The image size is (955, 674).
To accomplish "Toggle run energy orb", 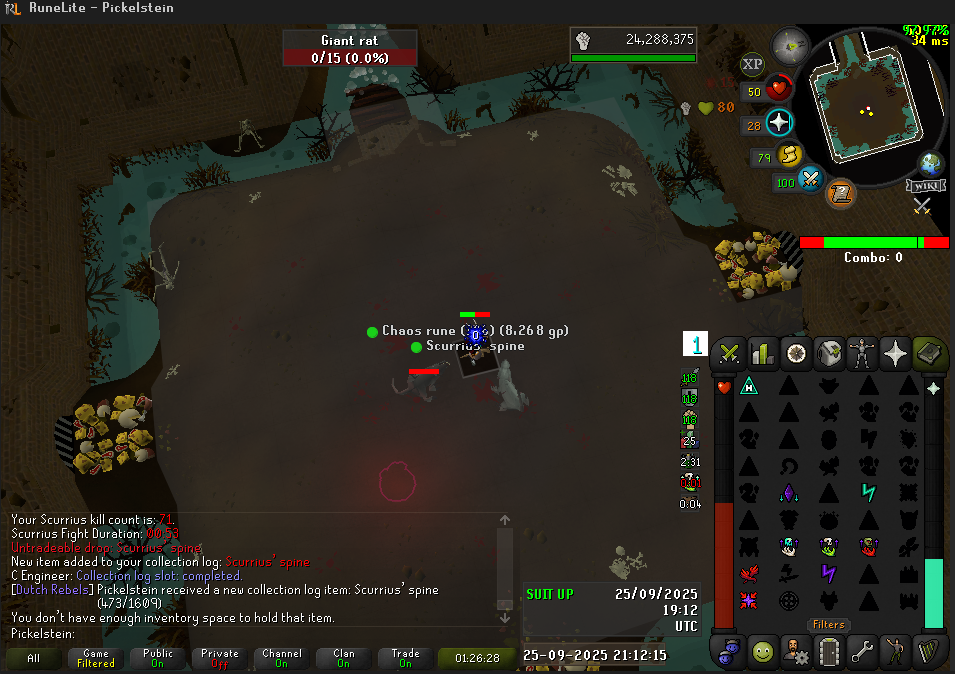I will click(x=790, y=156).
